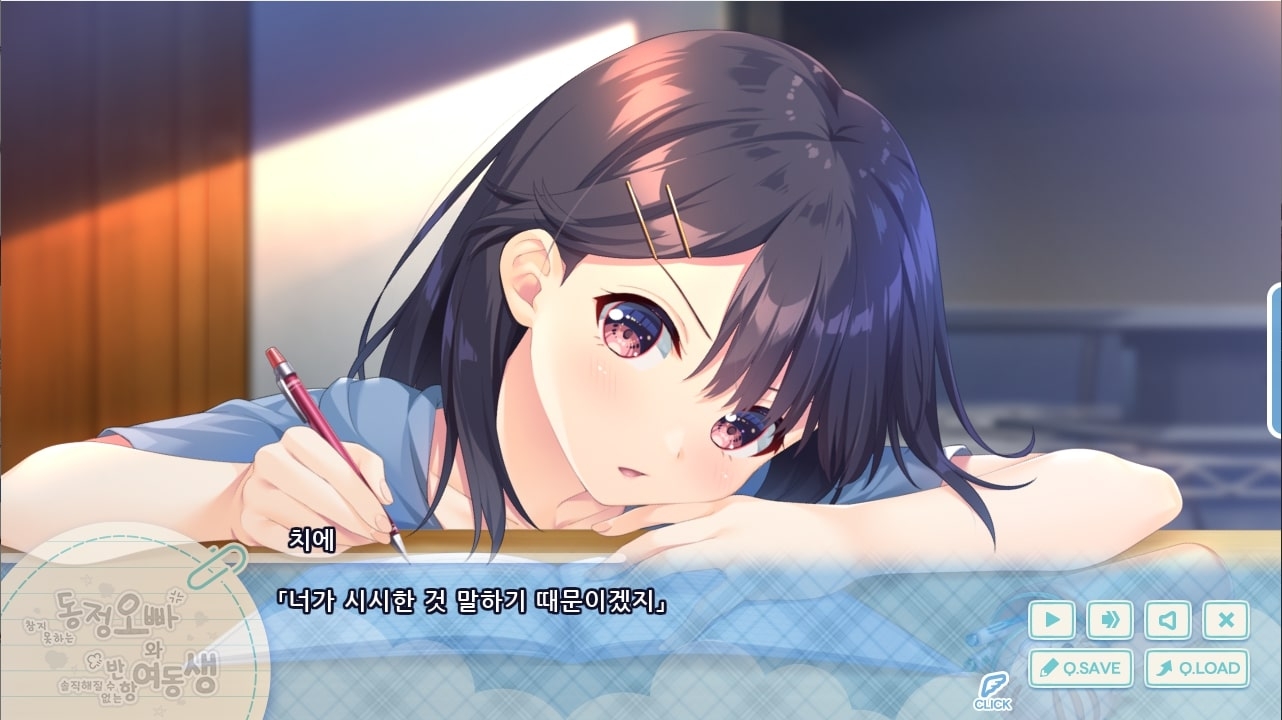Hide the dialogue window with the X button
Viewport: 1282px width, 720px height.
click(x=1226, y=620)
